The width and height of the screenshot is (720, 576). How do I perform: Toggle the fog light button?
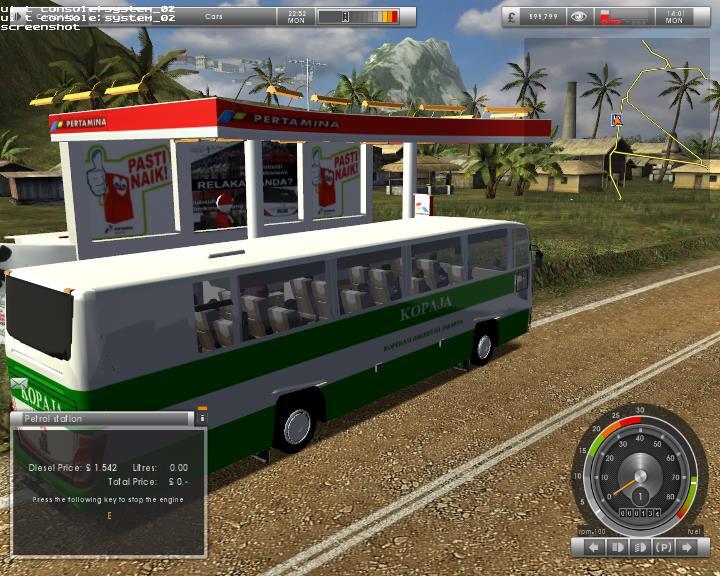640,547
